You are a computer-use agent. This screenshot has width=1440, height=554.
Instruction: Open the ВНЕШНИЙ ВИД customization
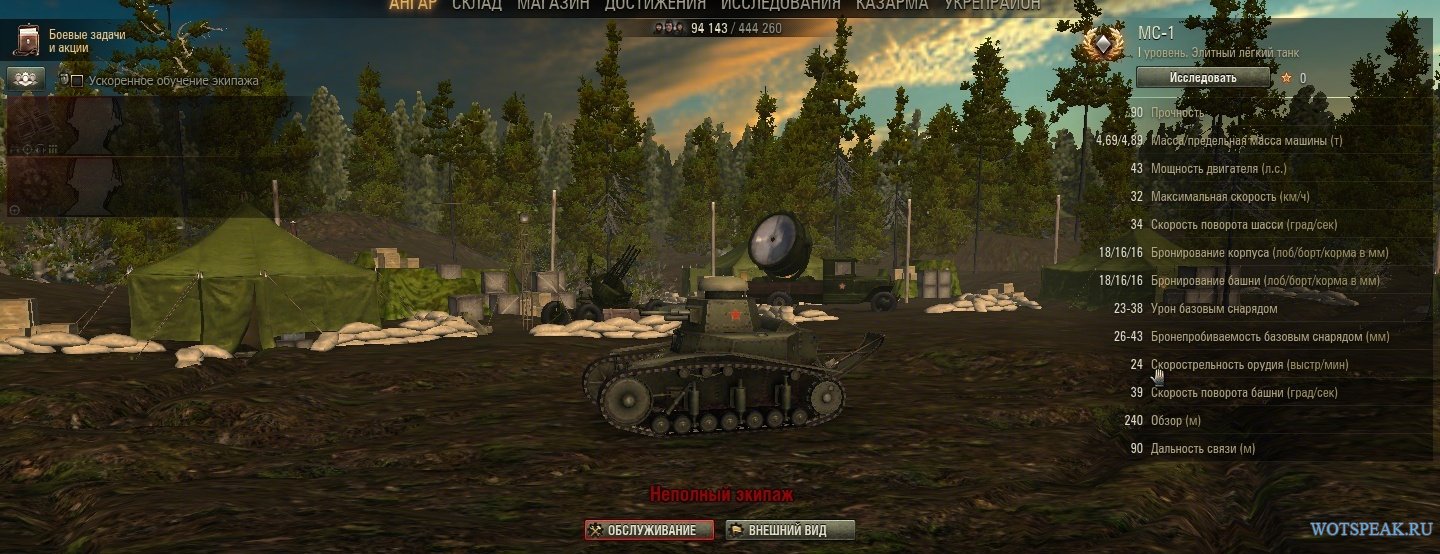pyautogui.click(x=790, y=530)
